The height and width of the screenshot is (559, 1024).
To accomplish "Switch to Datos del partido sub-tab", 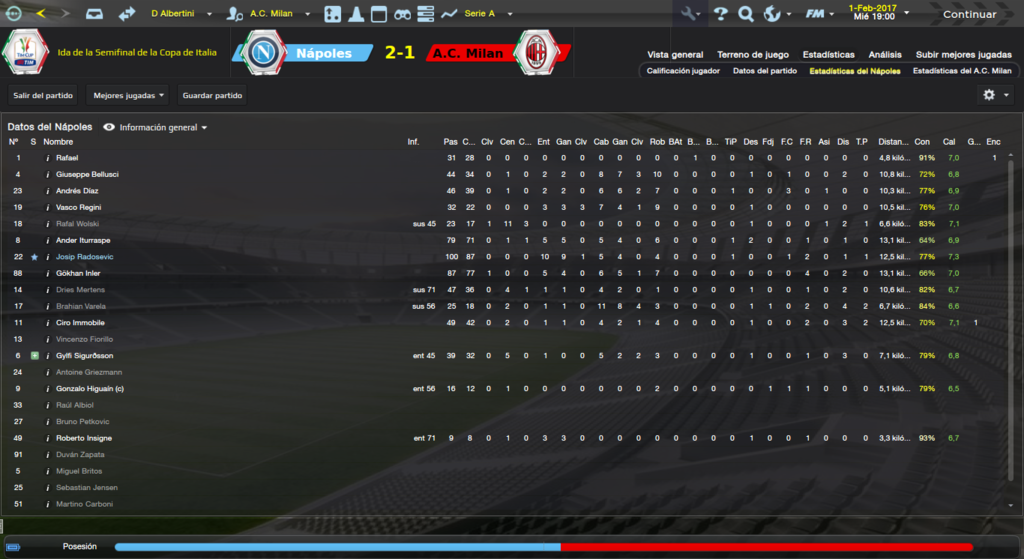I will [764, 71].
